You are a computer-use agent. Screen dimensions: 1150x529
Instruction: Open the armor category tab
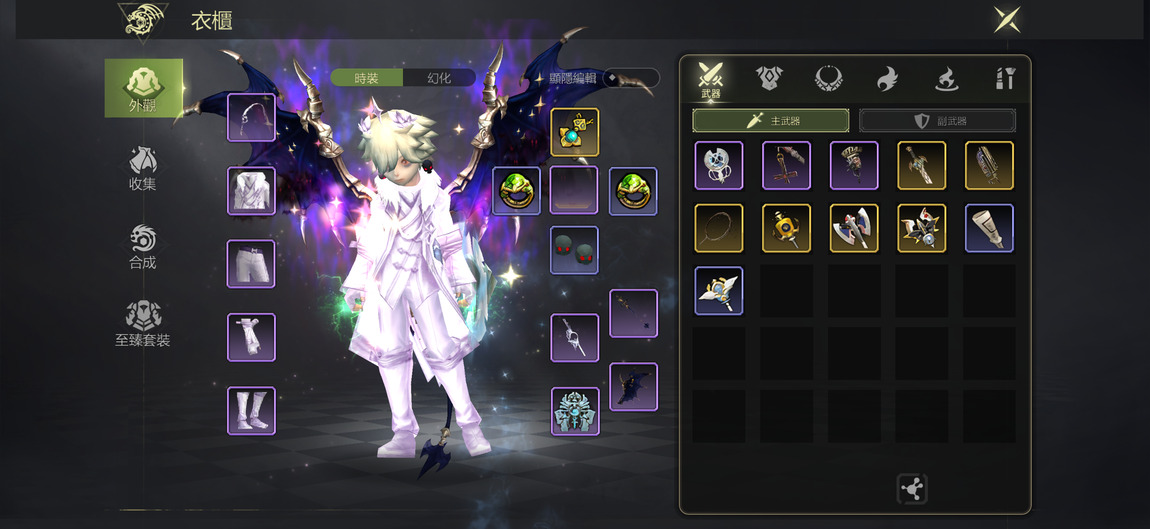point(768,78)
